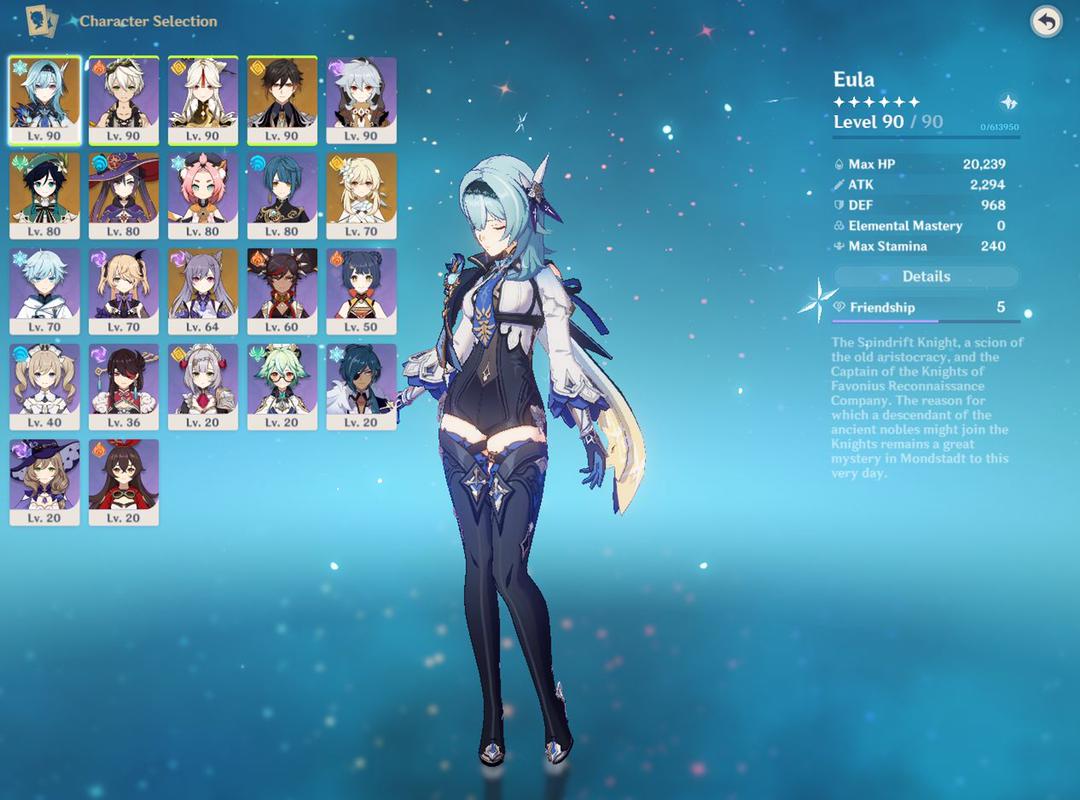Choose Xiangling's Lv. 50 tile
1080x800 pixels.
point(361,290)
